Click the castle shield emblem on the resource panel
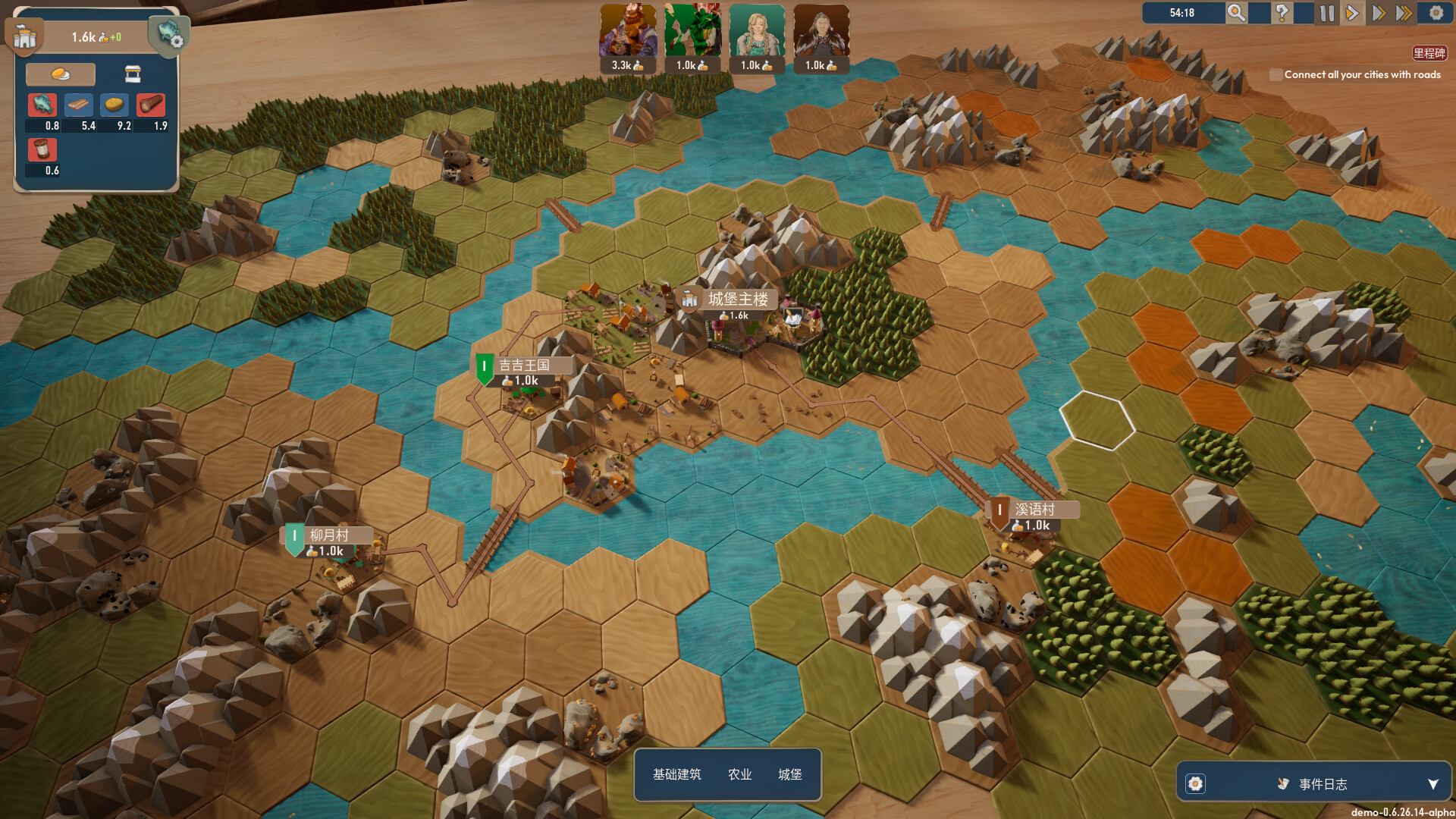Screen dimensions: 1456x819 (24, 34)
